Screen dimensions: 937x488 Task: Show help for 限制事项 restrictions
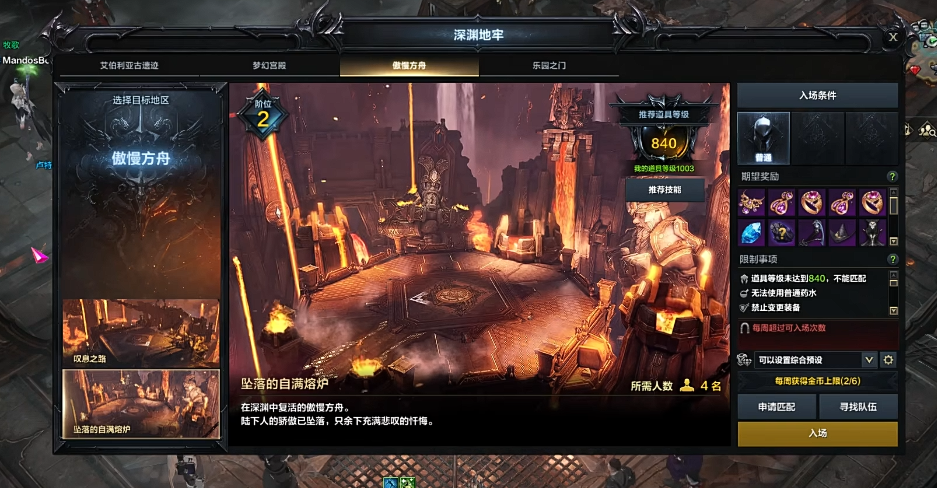(x=892, y=260)
